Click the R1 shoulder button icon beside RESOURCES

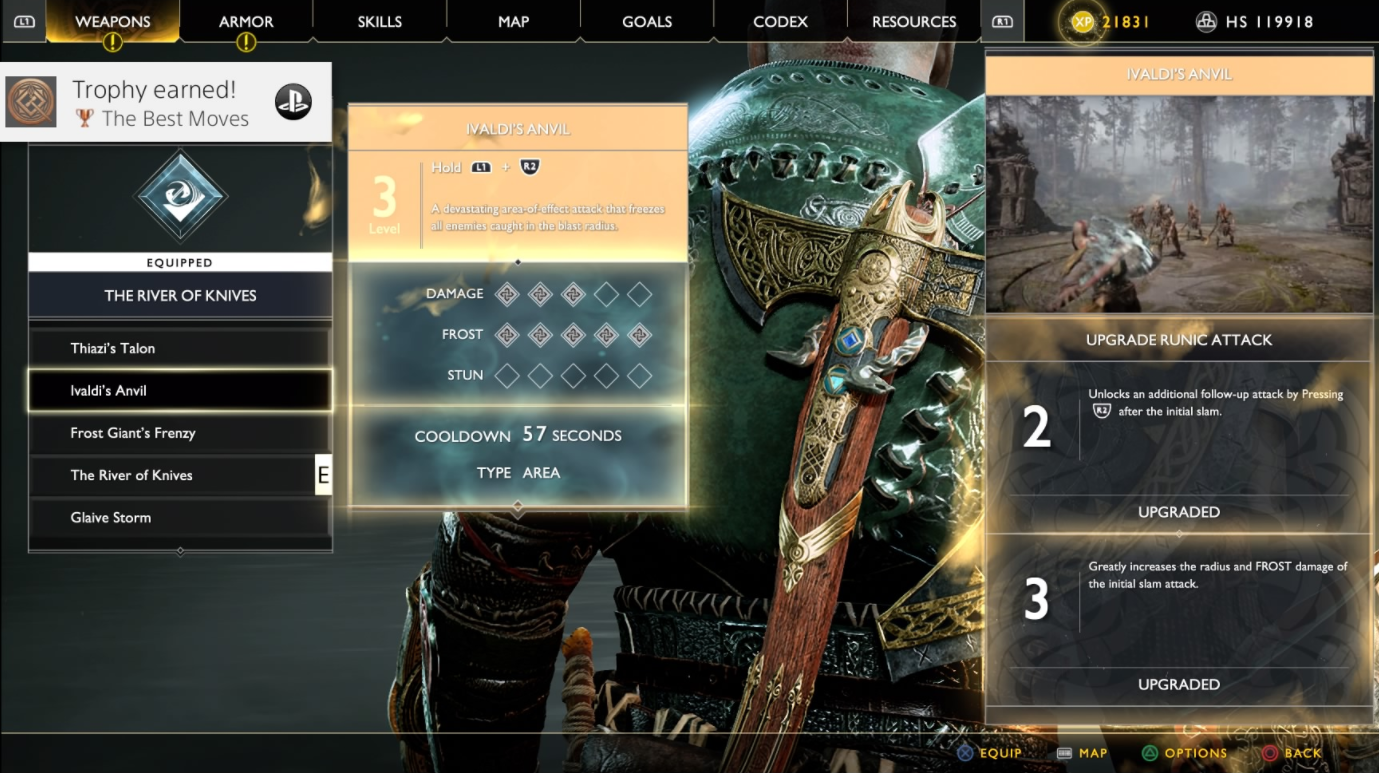point(1001,21)
